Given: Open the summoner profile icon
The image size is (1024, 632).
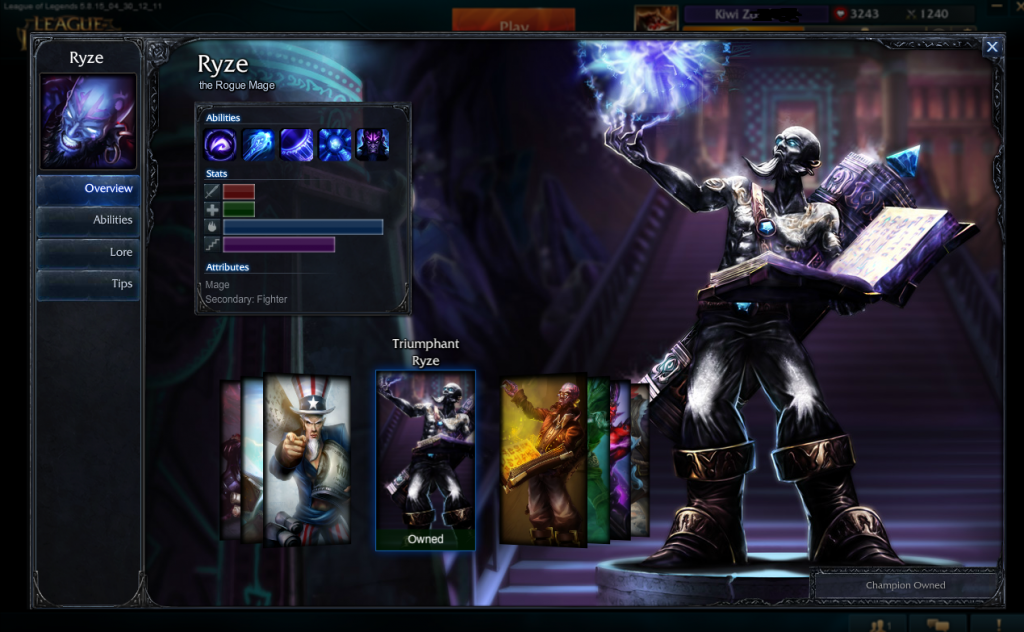Looking at the screenshot, I should (x=656, y=18).
